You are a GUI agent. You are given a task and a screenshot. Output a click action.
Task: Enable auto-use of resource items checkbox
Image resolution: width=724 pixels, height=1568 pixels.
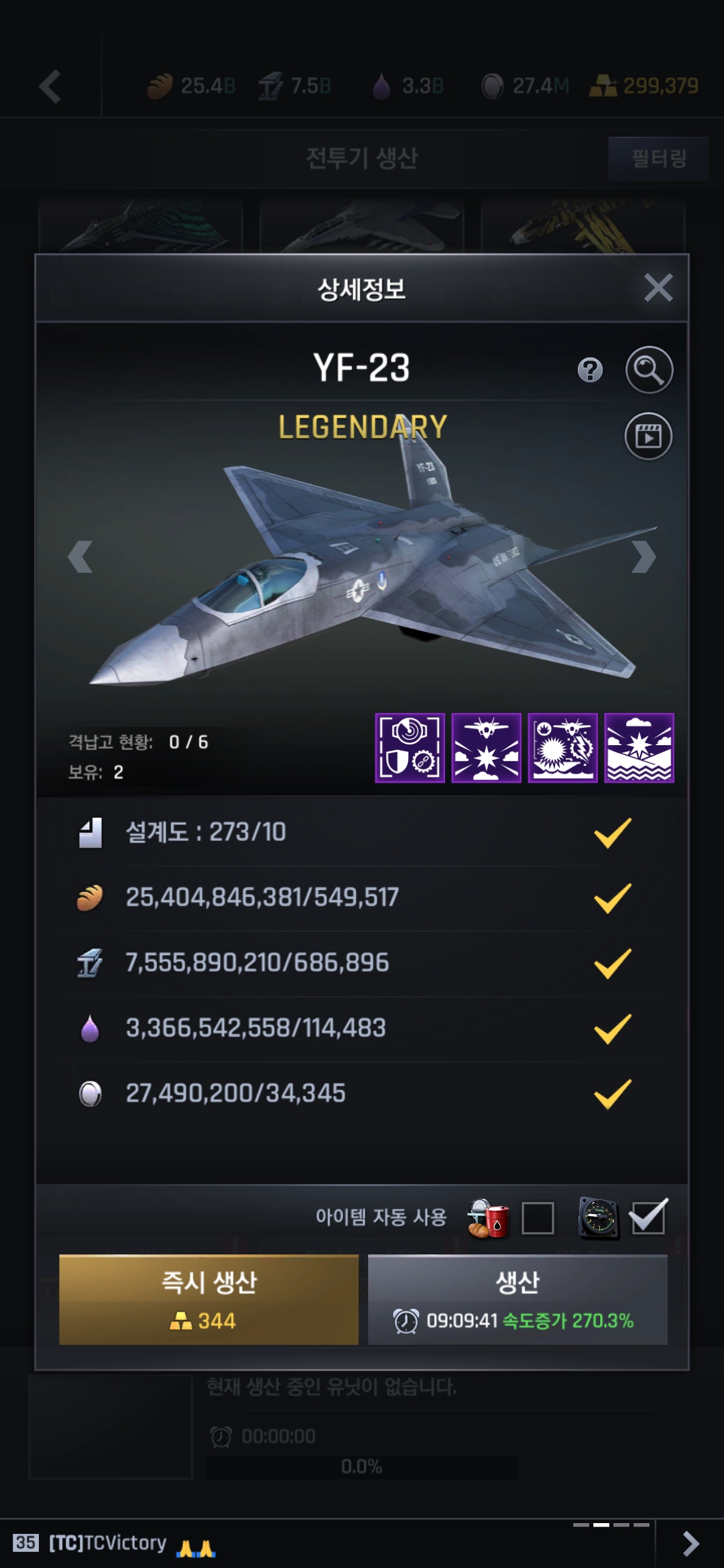click(538, 1218)
